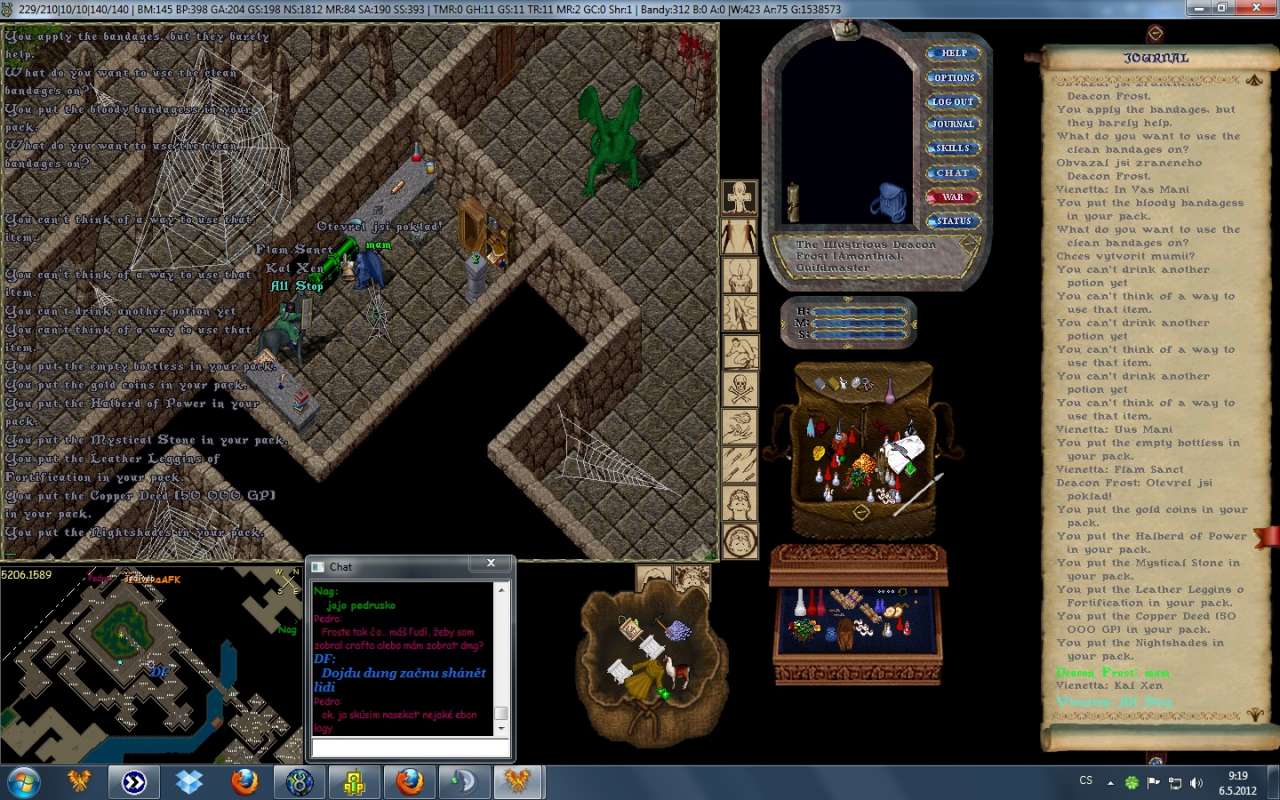Click the radar minimap
Screen dimensions: 1280x800
coord(150,663)
